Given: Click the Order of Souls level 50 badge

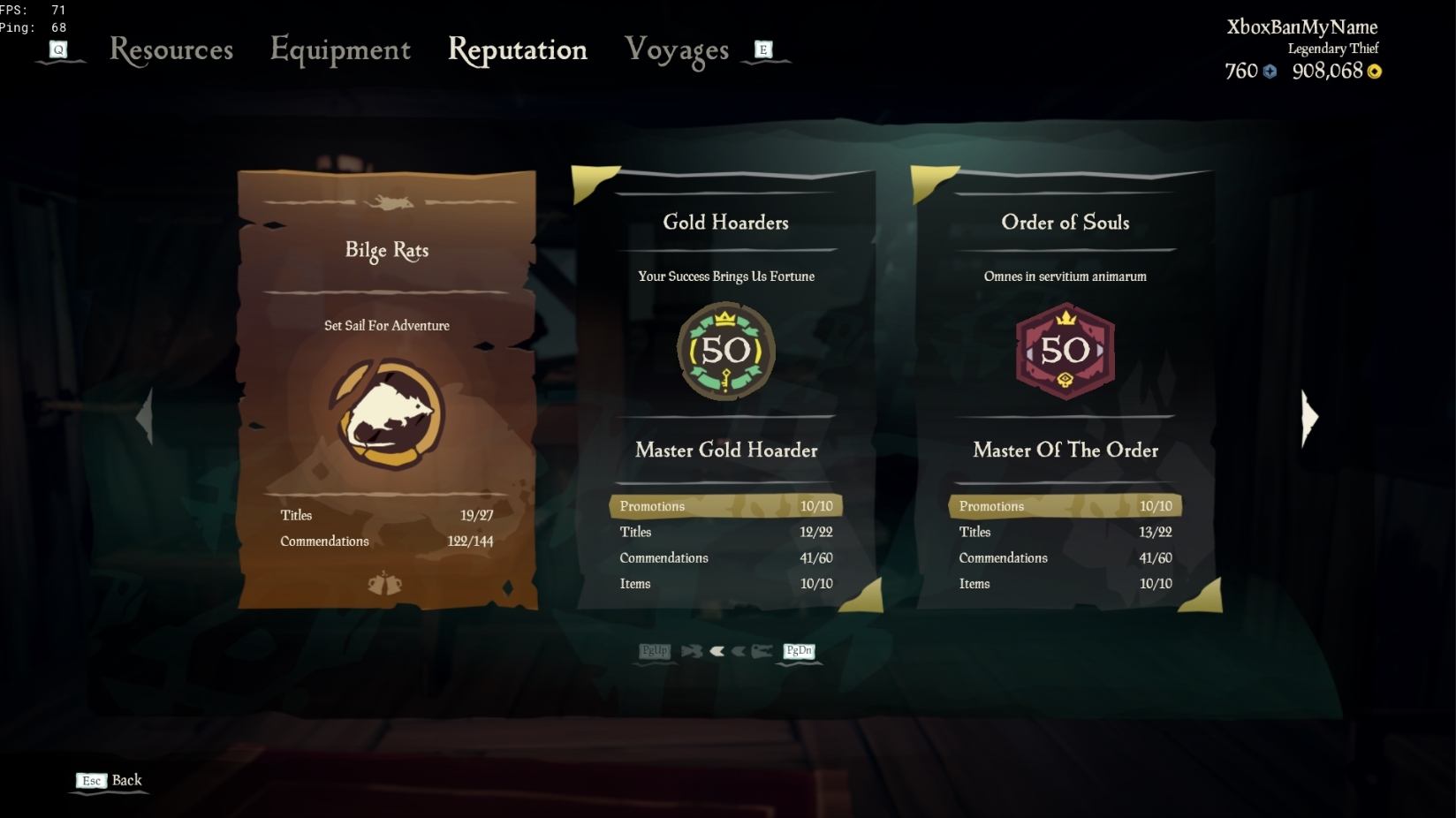Looking at the screenshot, I should pos(1065,351).
